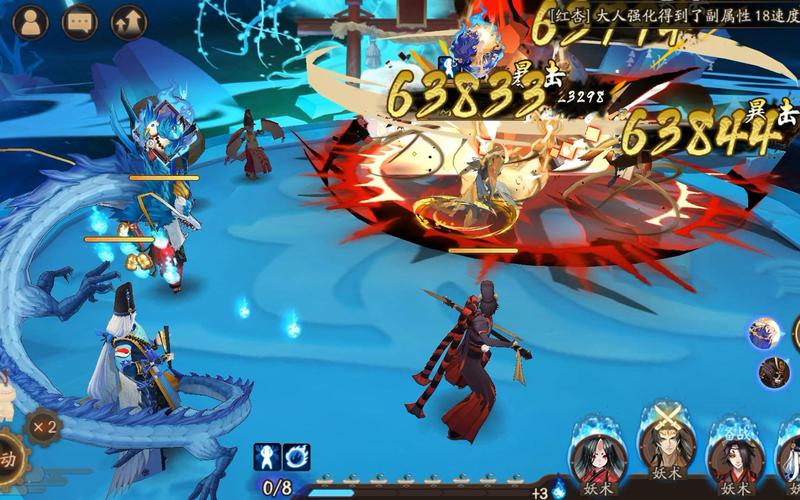The width and height of the screenshot is (800, 500).
Task: Select the red-robed long-haired shikigami portrait
Action: pyautogui.click(x=598, y=458)
